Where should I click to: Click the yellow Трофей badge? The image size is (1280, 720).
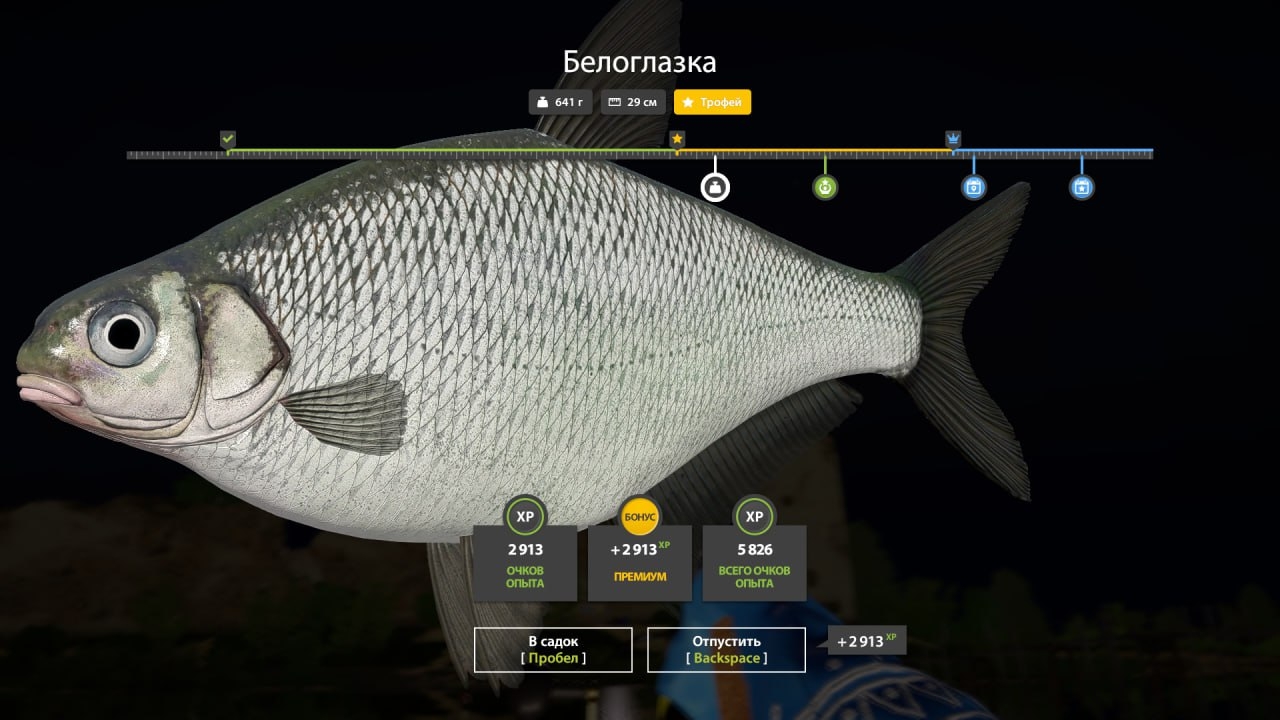pos(712,102)
